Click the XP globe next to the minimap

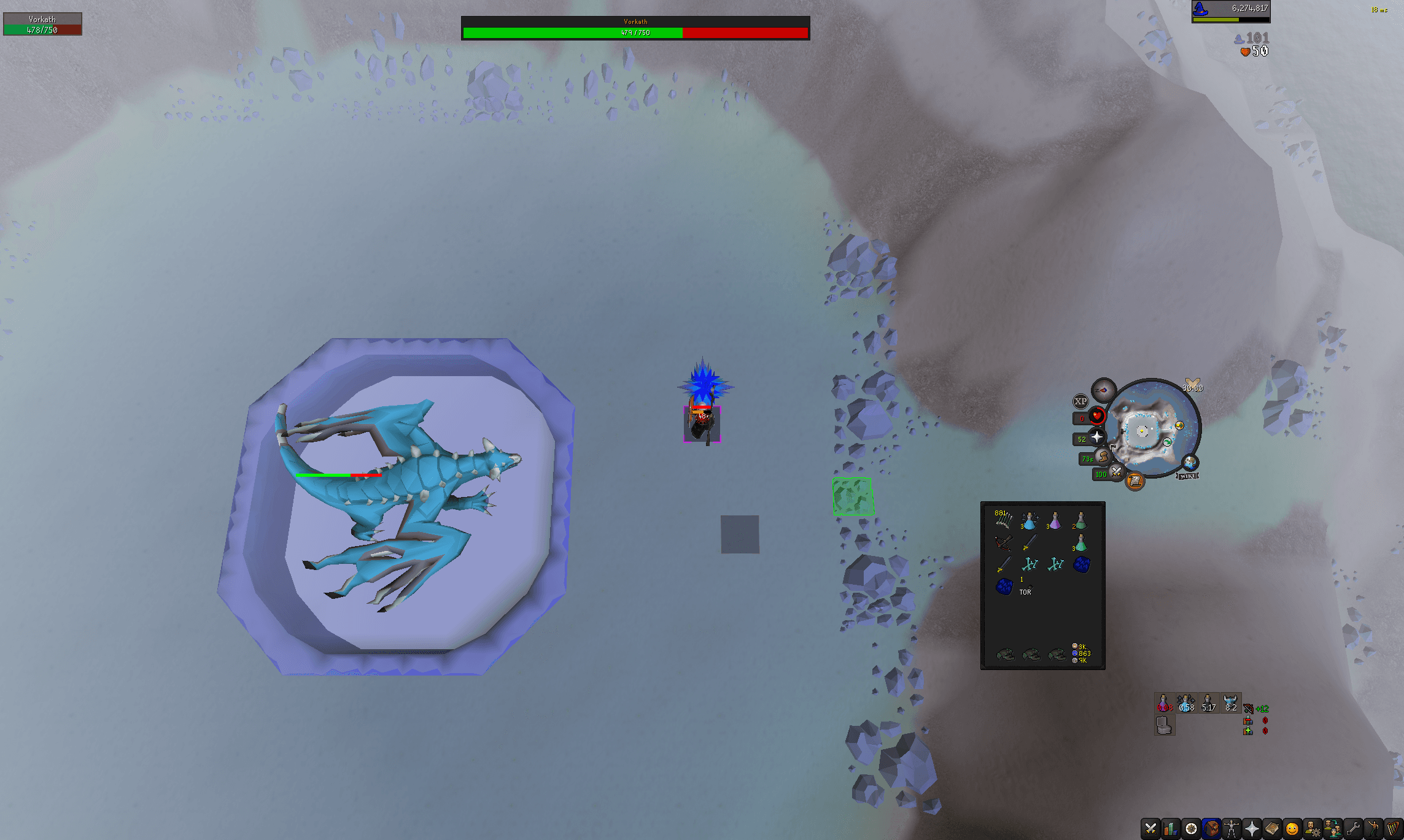tap(1081, 401)
